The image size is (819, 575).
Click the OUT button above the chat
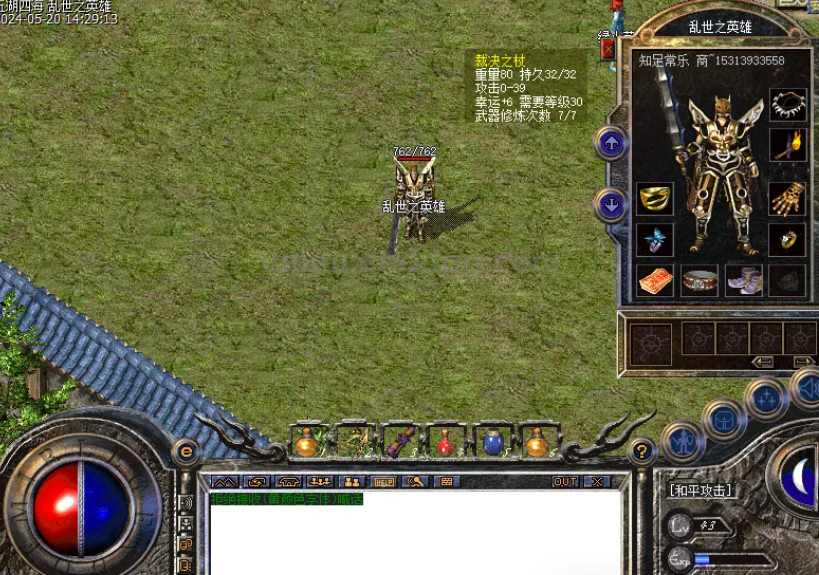566,481
